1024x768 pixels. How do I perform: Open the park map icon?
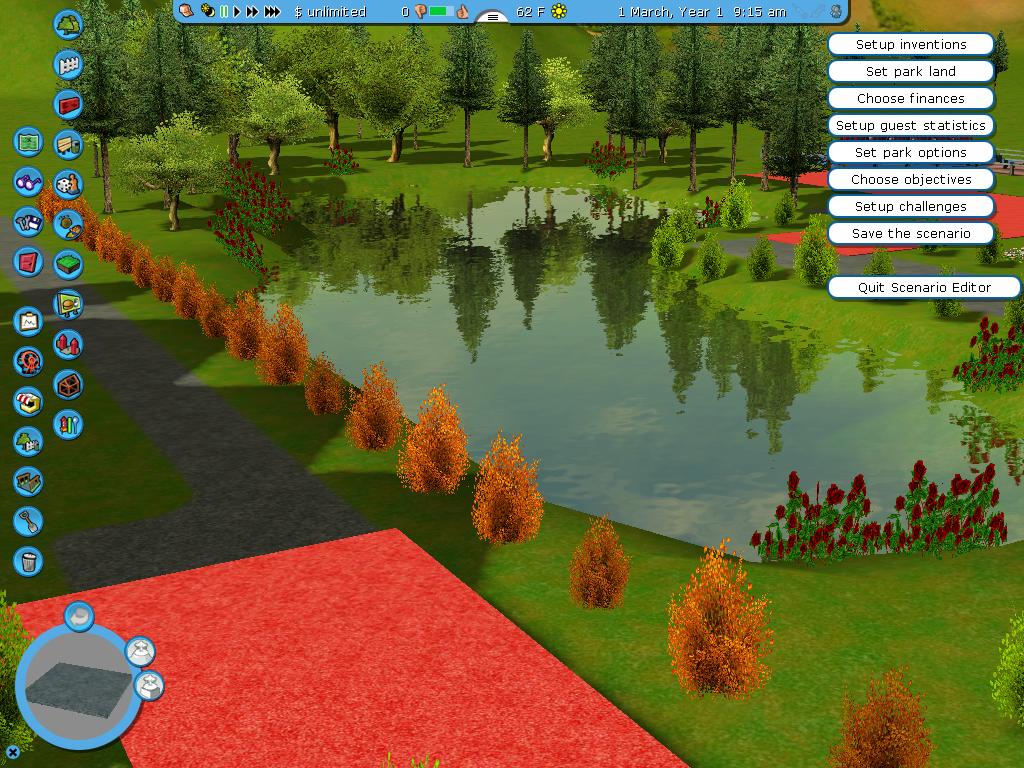tap(28, 141)
